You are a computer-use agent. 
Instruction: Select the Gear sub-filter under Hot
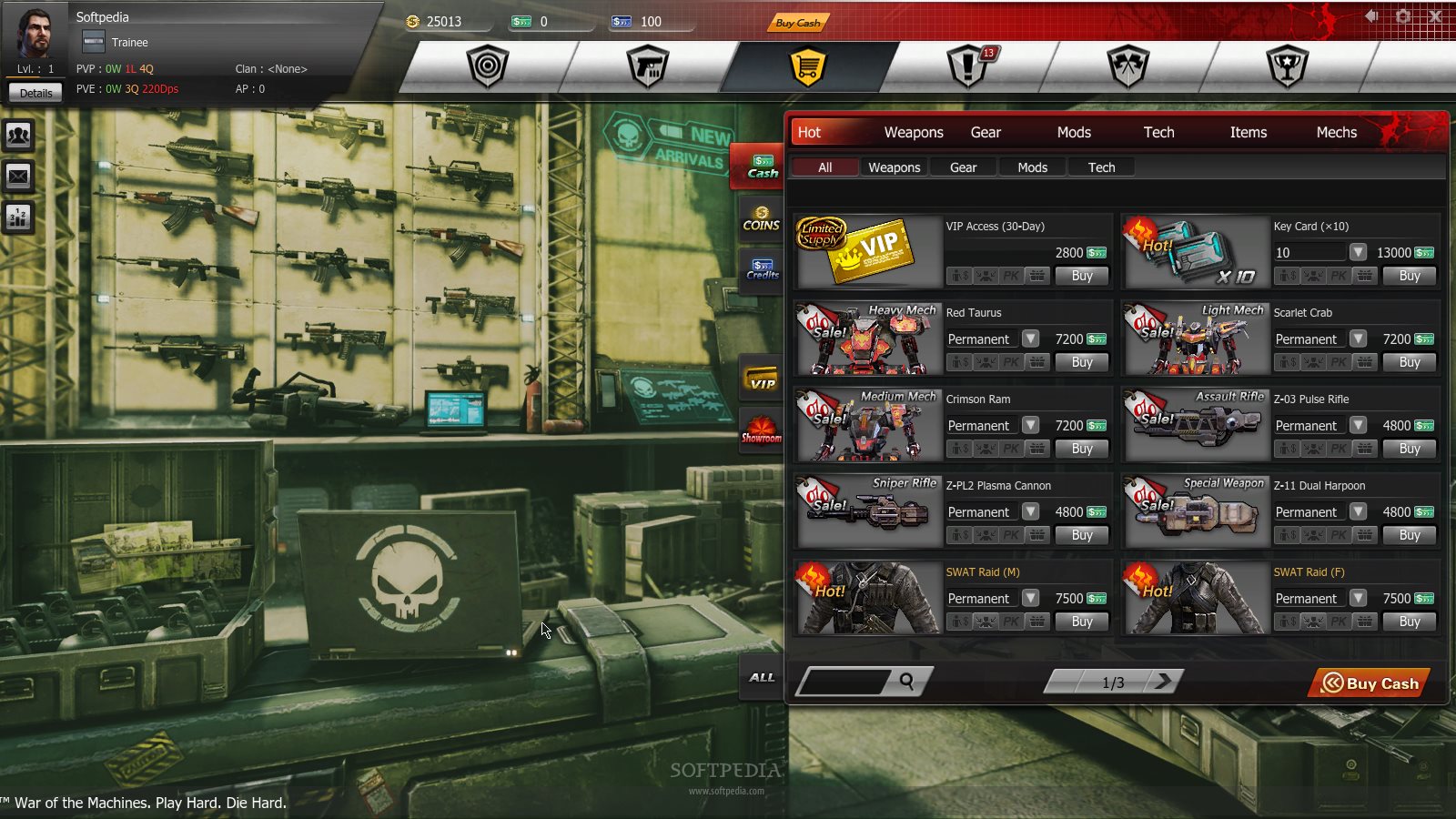963,167
